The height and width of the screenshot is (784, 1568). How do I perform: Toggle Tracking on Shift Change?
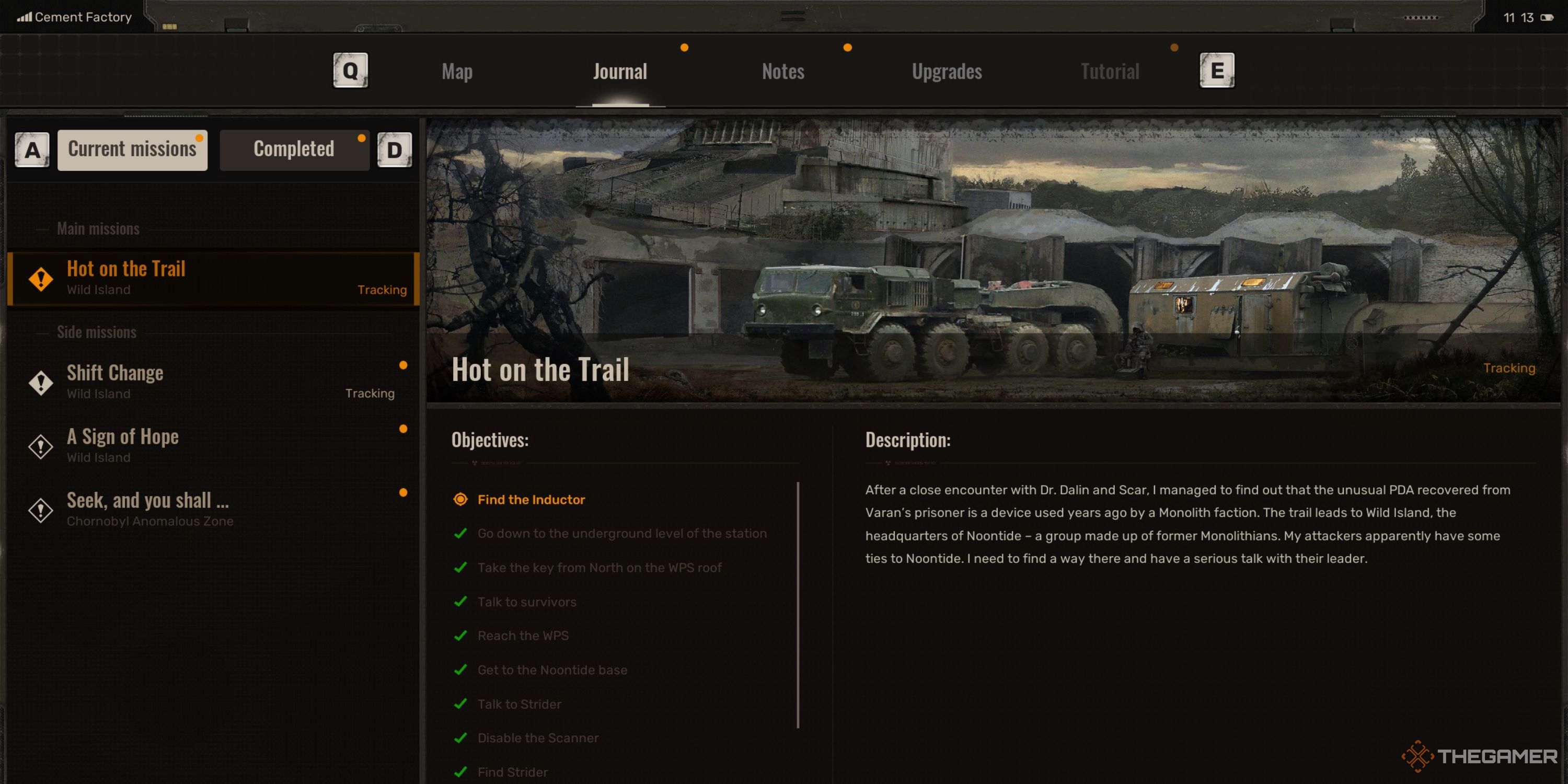pos(370,393)
